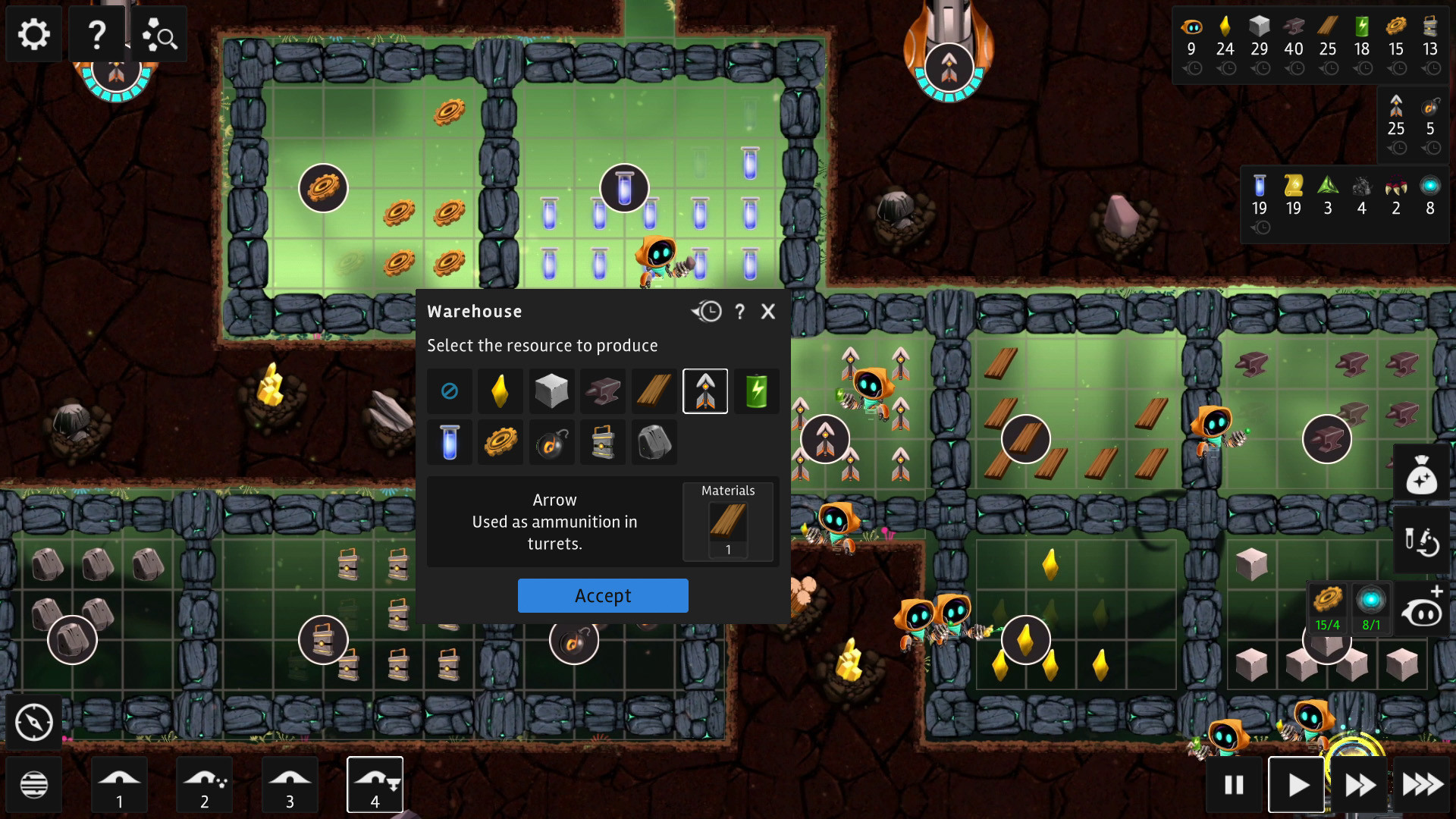The width and height of the screenshot is (1456, 819).
Task: Click the compass icon at bottom left
Action: click(x=33, y=722)
